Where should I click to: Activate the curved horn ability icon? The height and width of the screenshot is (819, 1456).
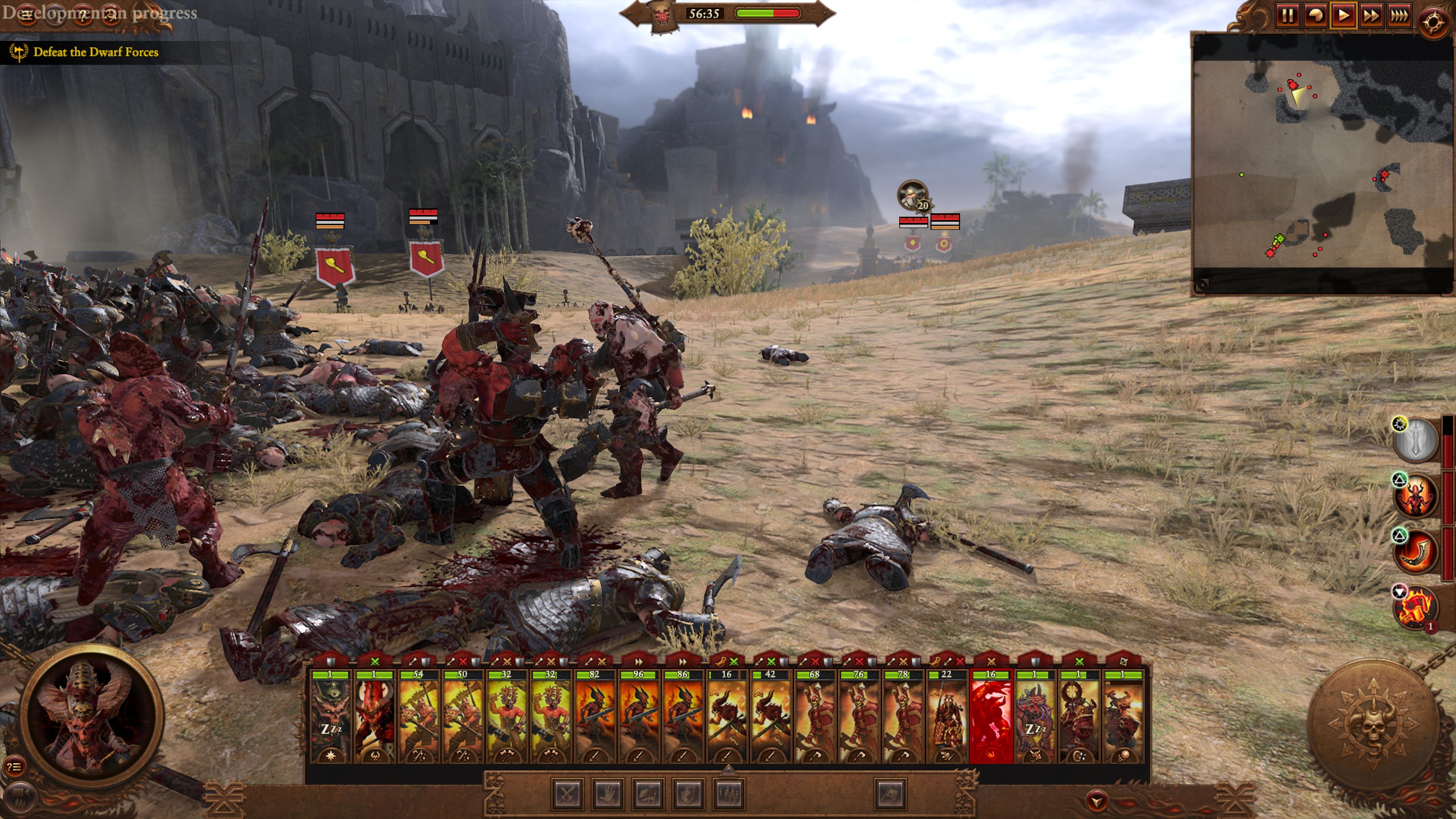coord(1414,551)
